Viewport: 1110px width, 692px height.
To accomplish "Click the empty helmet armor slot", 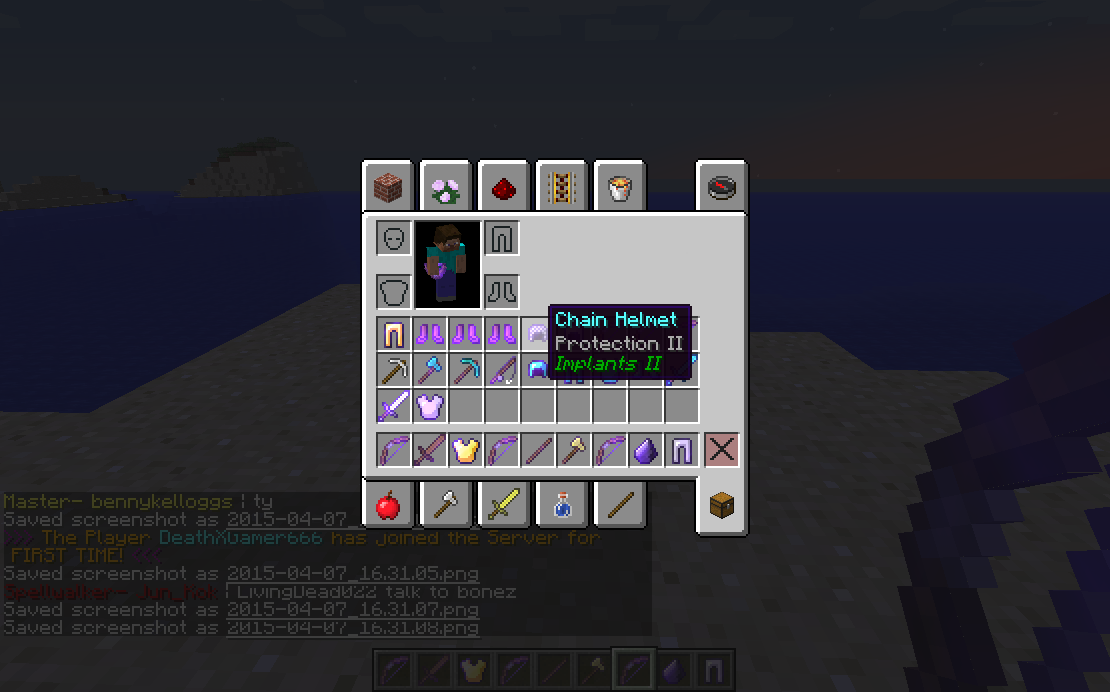I will point(394,239).
